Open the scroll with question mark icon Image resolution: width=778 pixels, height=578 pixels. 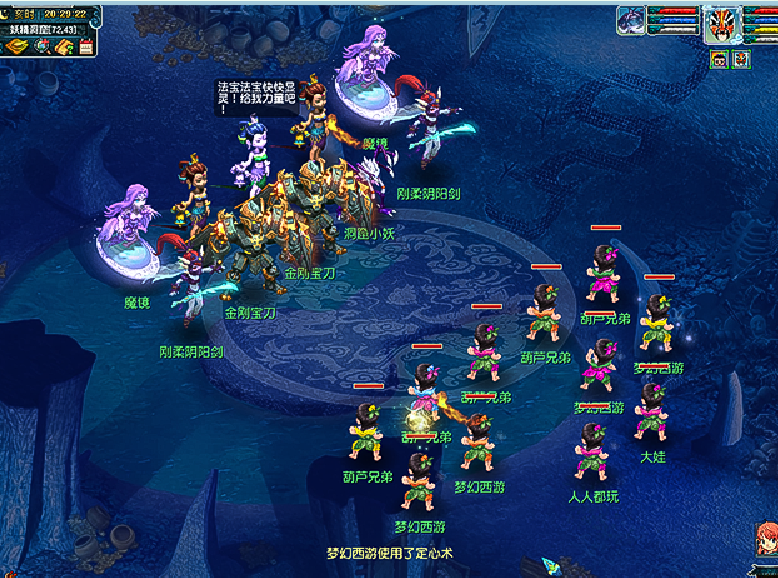[63, 46]
